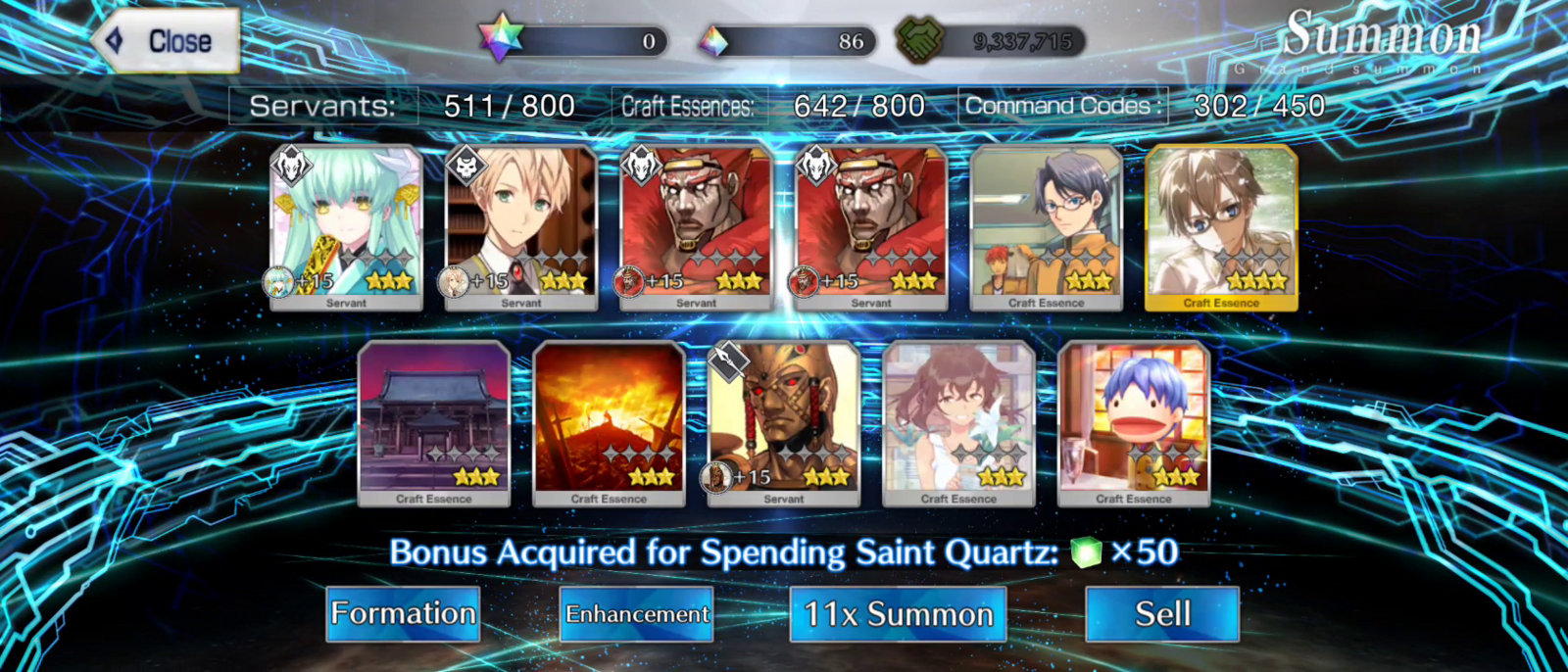Choose the temple building craft essence
Screen dimensions: 1568x672
[x=434, y=422]
